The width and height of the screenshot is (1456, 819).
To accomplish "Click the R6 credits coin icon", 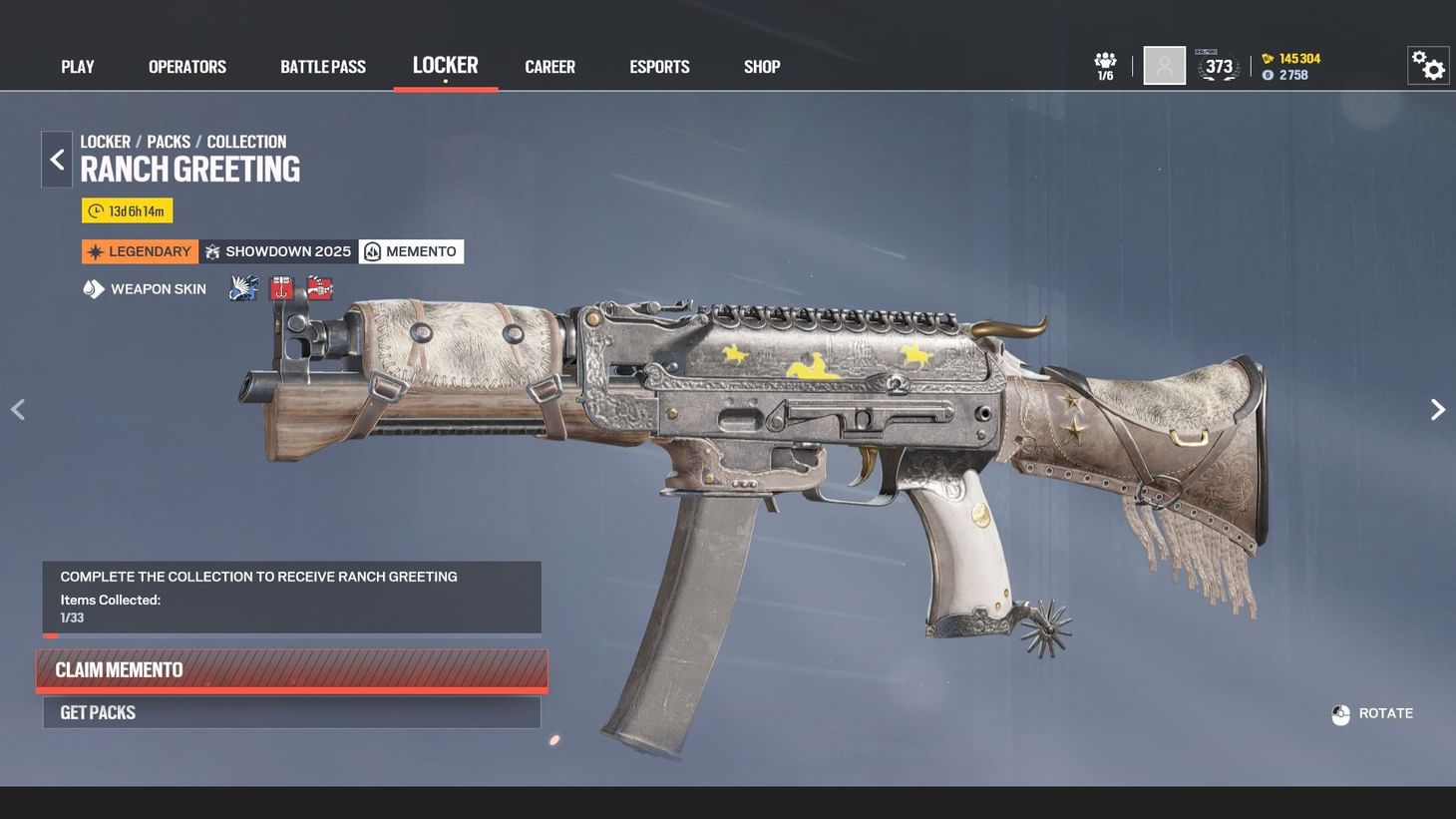I will [1268, 73].
